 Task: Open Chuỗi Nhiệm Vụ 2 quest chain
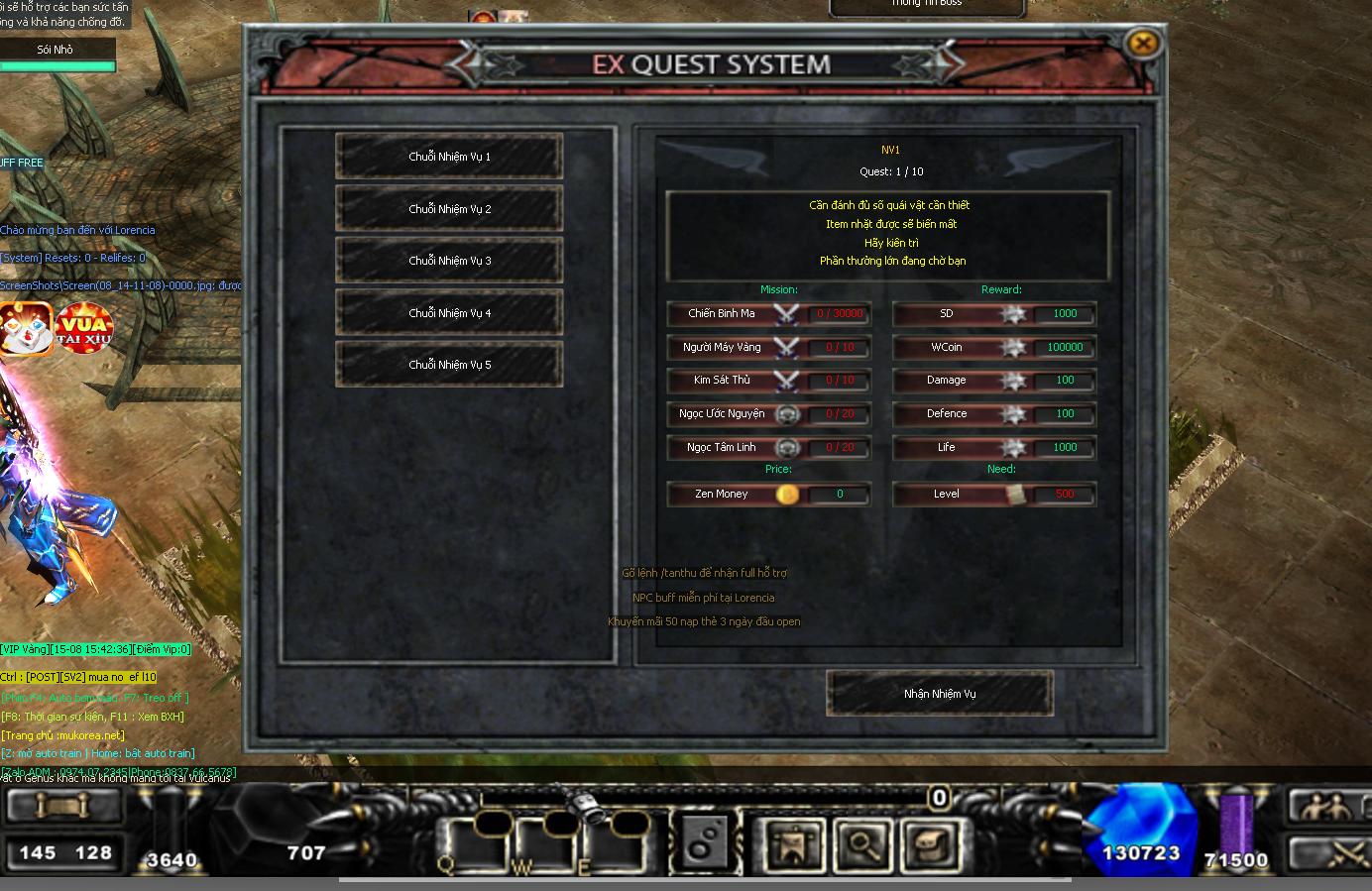point(449,209)
